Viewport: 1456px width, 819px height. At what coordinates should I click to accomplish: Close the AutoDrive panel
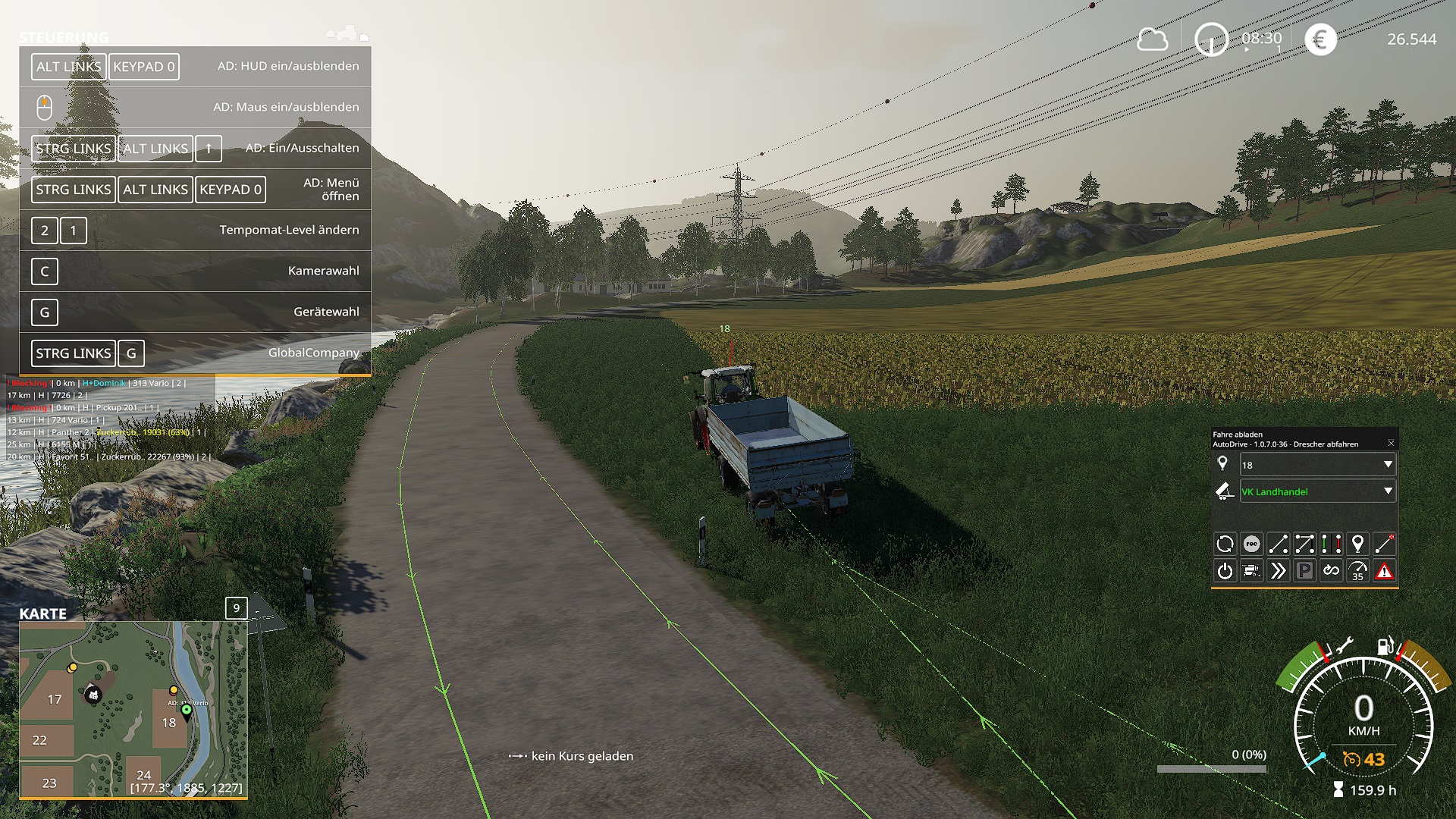pos(1391,443)
